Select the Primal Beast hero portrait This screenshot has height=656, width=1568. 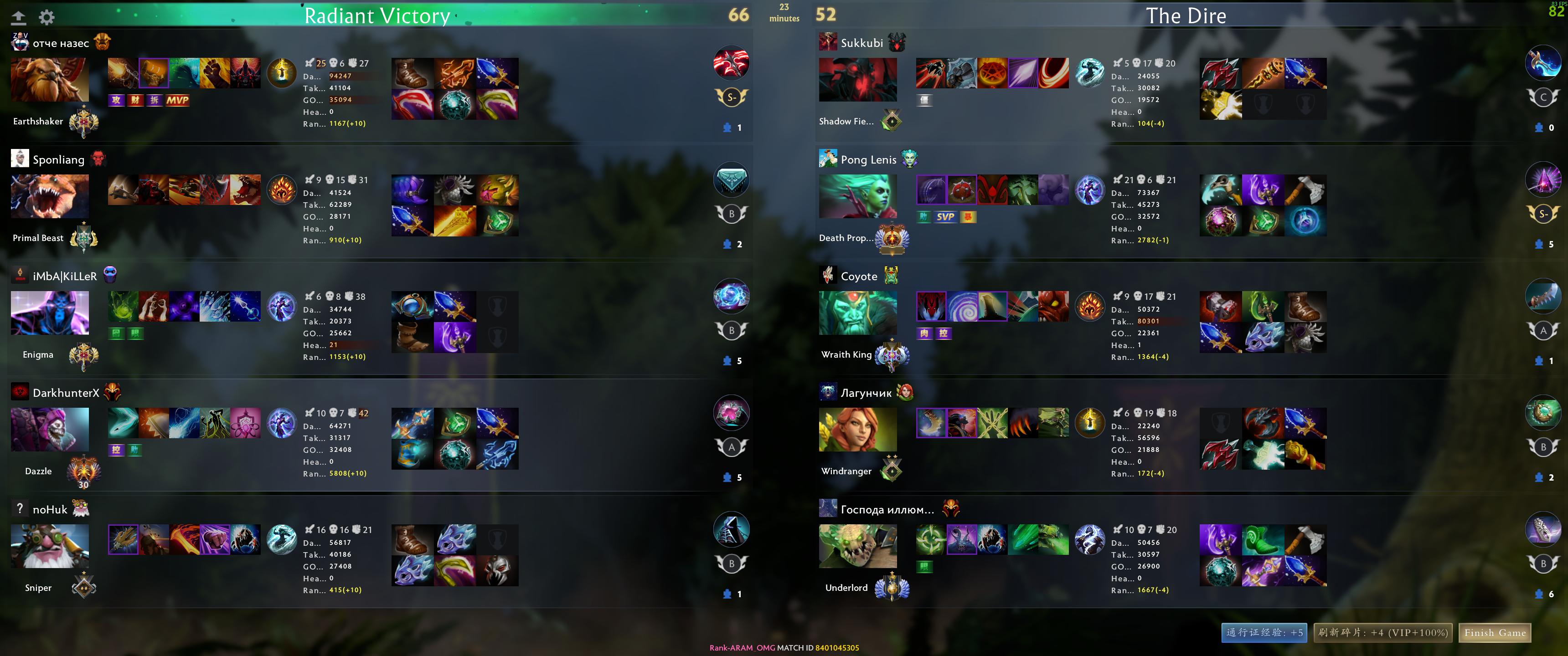(x=50, y=196)
